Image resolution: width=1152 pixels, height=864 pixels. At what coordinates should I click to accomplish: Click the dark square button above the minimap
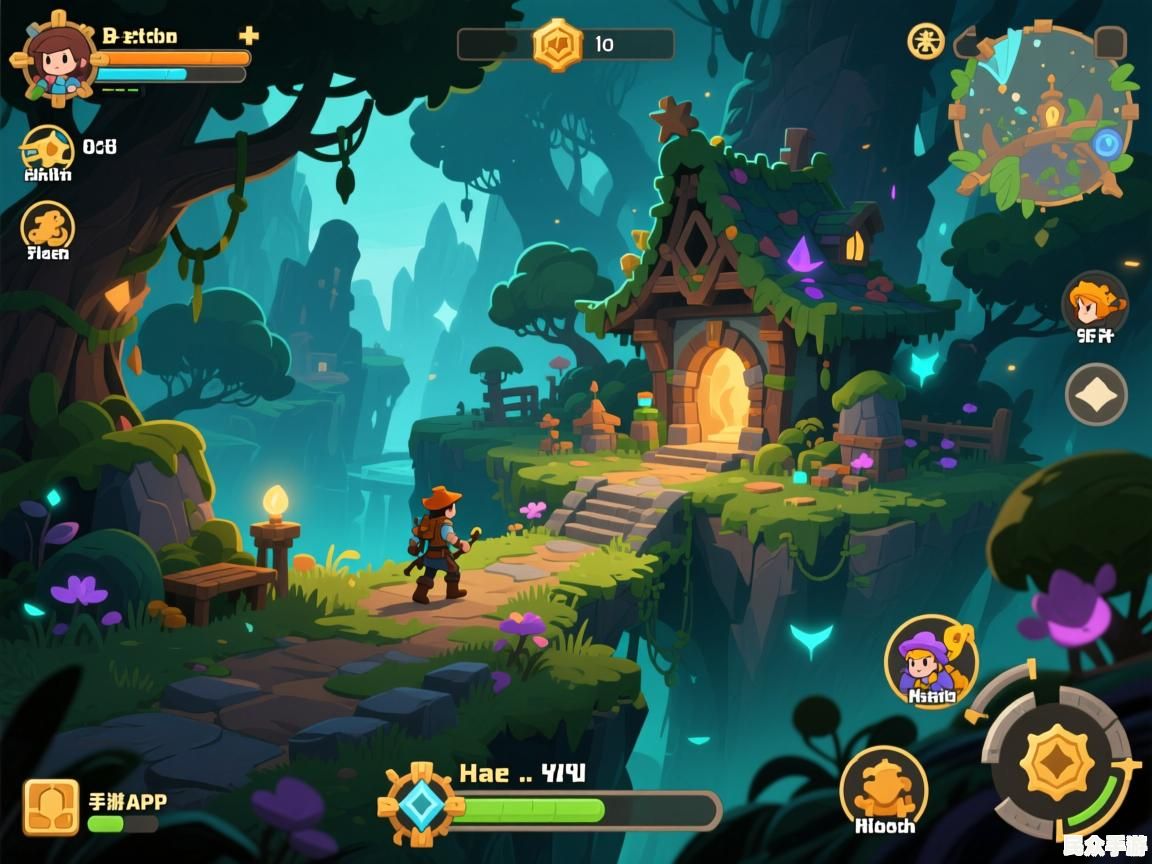tap(1110, 43)
